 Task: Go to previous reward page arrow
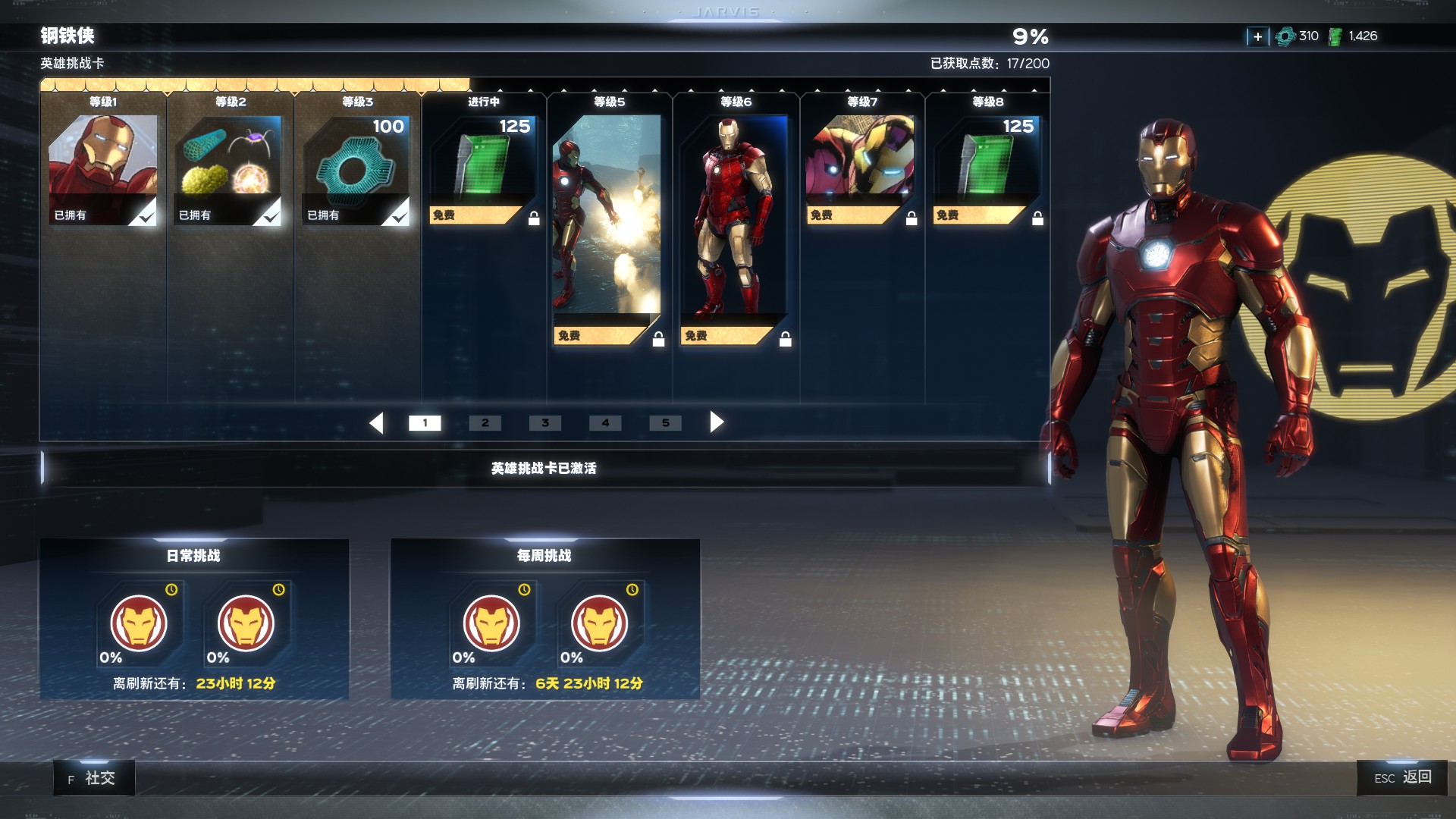[377, 422]
